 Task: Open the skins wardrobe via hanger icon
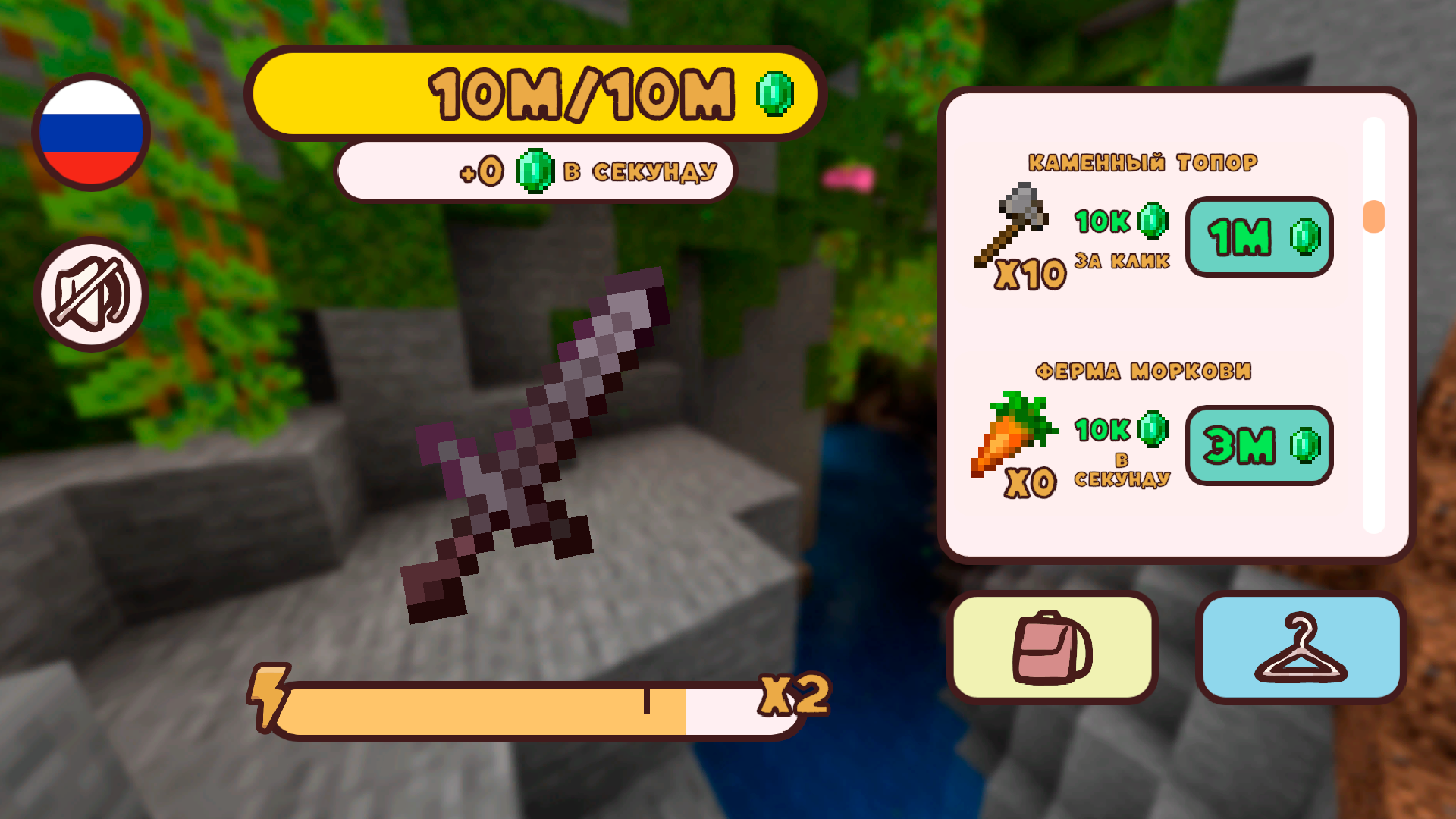click(1299, 646)
